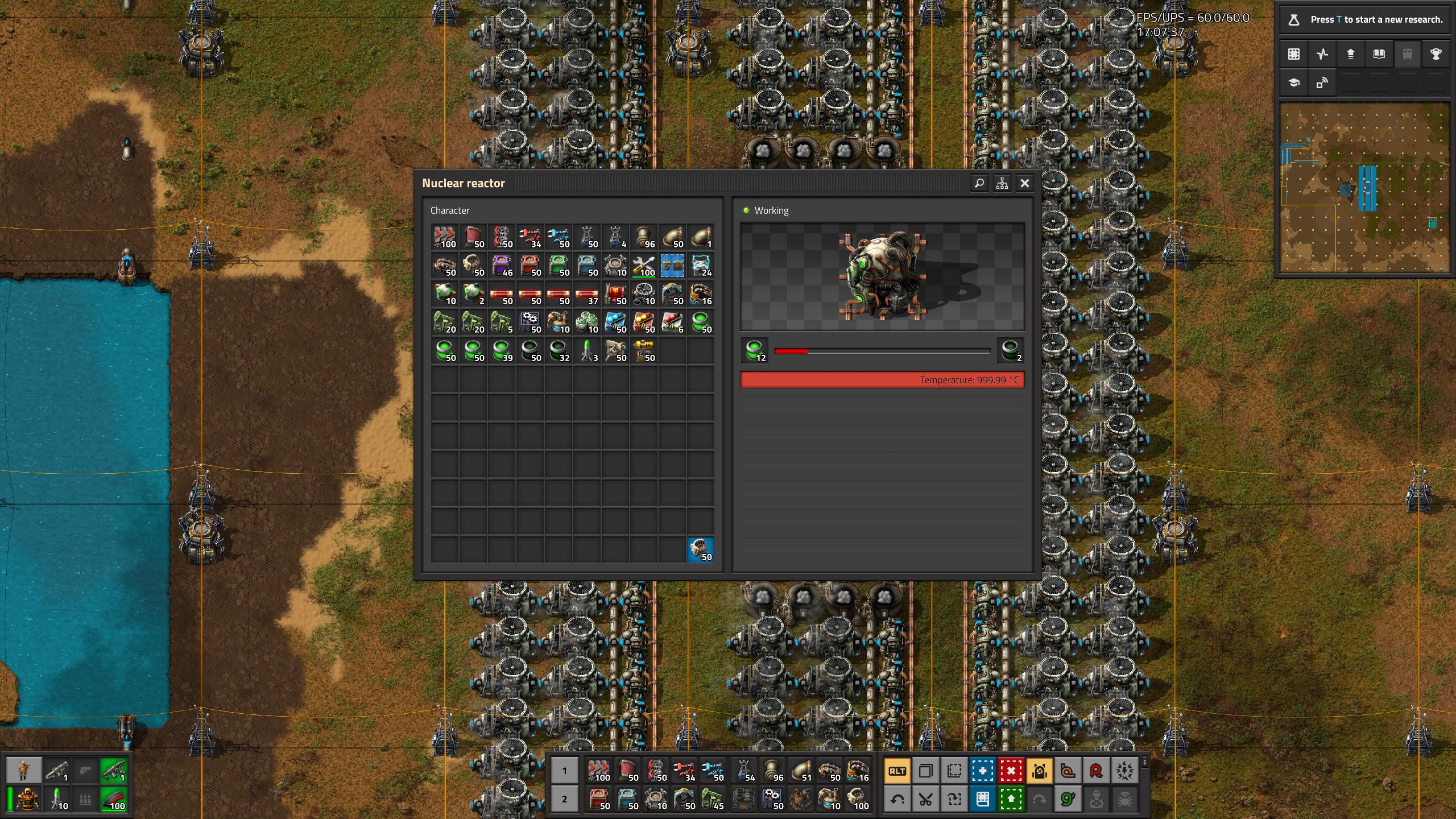The height and width of the screenshot is (819, 1456).
Task: Open the tips and tricks graduation cap
Action: tap(1294, 83)
